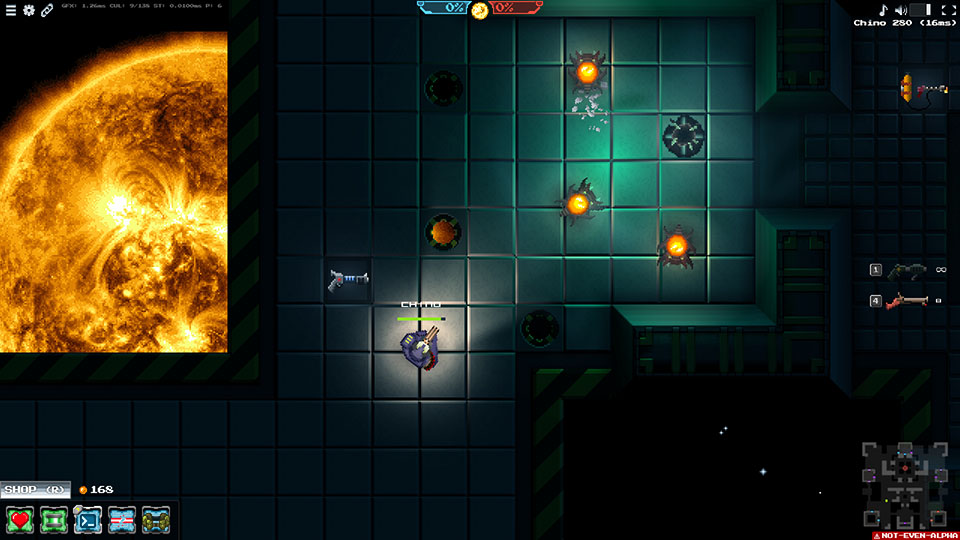
Task: Choose the terminal prompt shop item
Action: coord(88,520)
